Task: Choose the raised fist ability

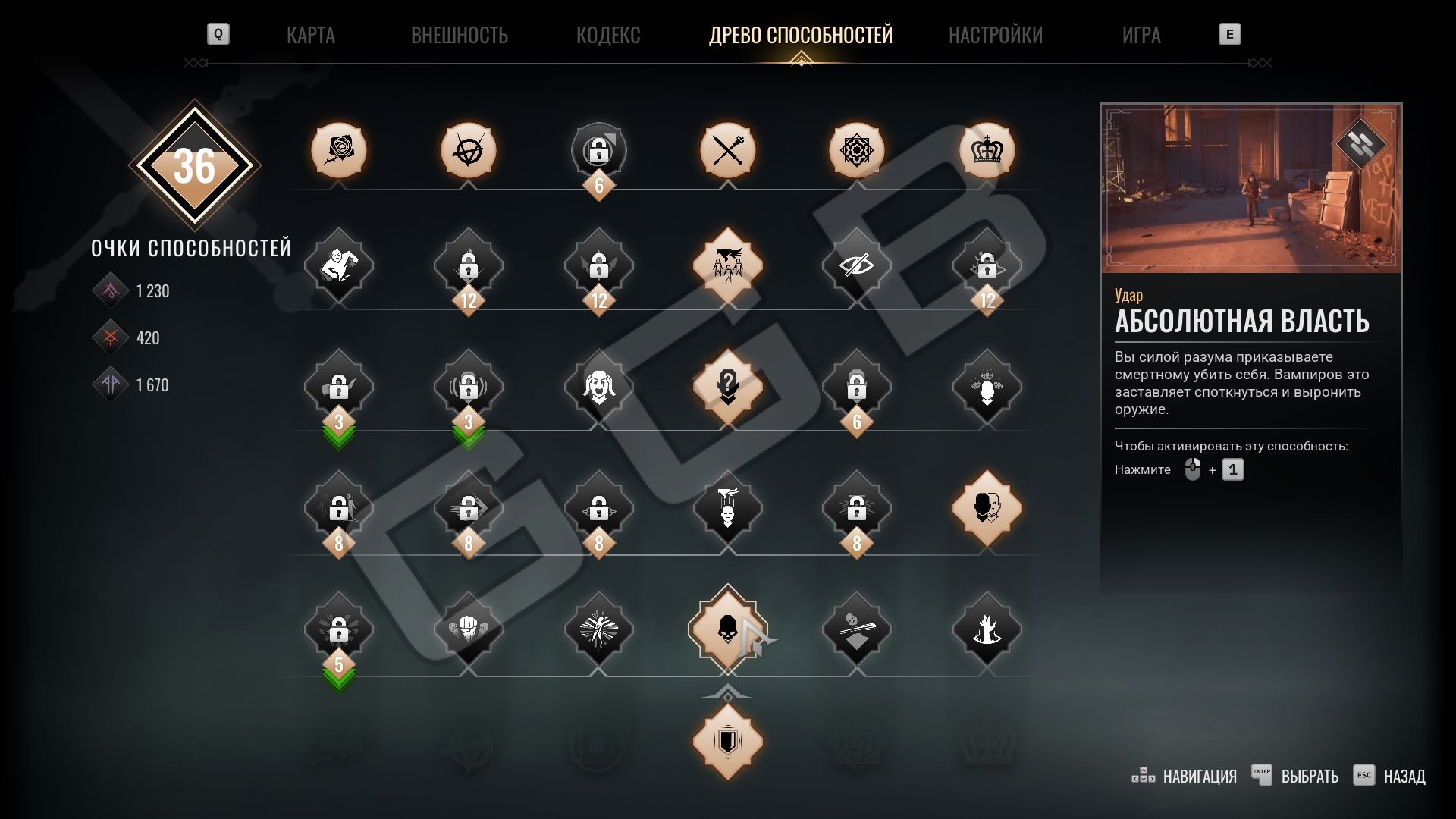Action: click(468, 629)
